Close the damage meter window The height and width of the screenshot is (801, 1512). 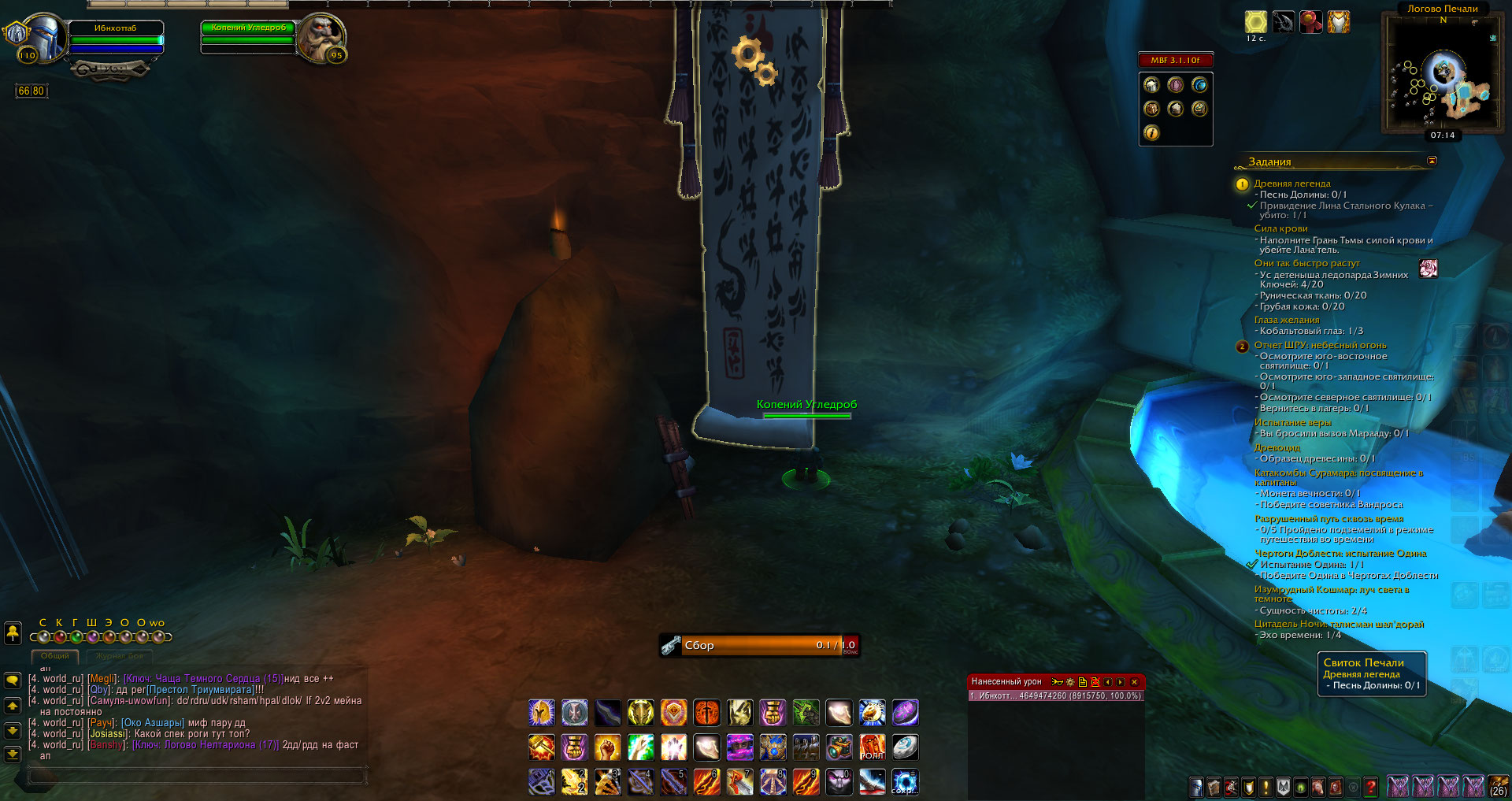pyautogui.click(x=1134, y=682)
